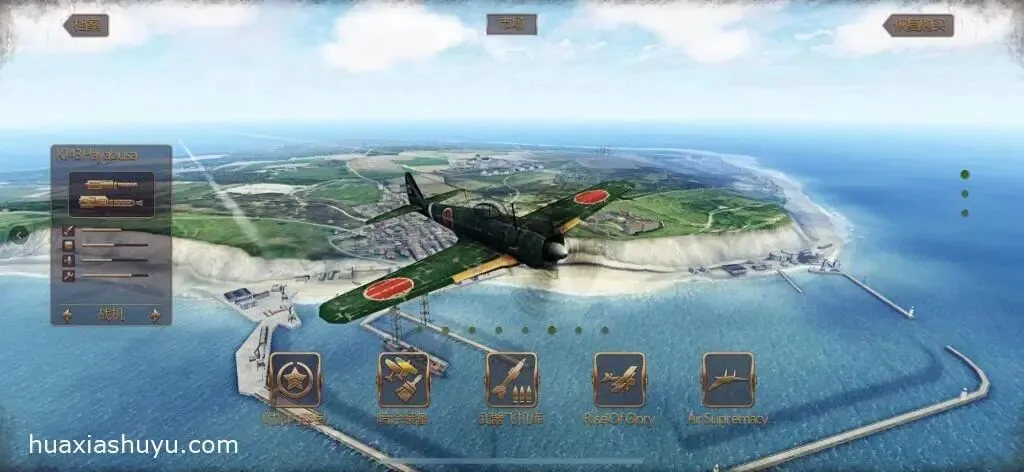Choose the Rise Of Glory biplane icon
The width and height of the screenshot is (1024, 472).
619,379
